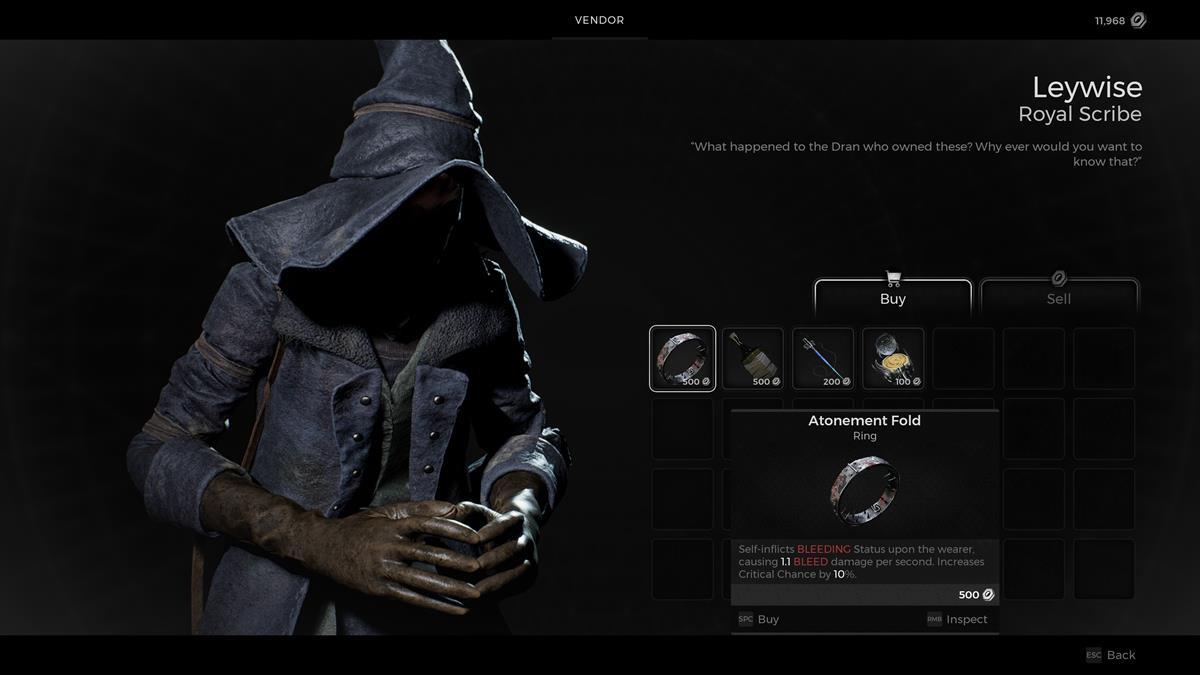The width and height of the screenshot is (1200, 675).
Task: Choose the bottle item priced 500
Action: click(x=752, y=358)
